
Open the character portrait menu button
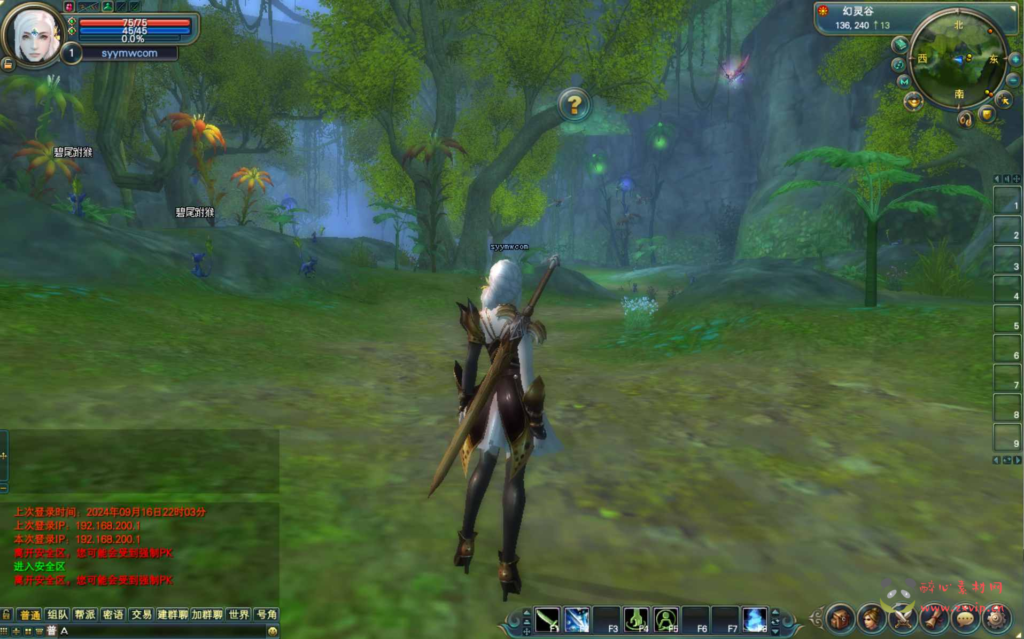click(872, 617)
